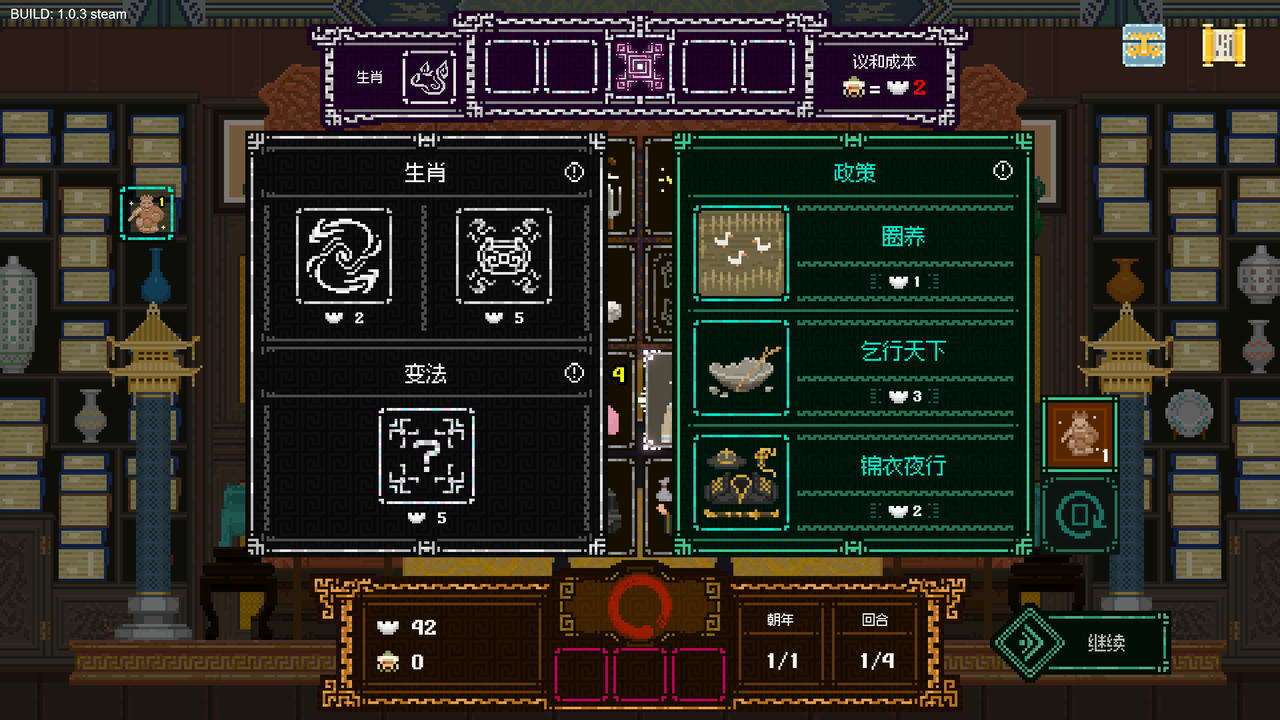Image resolution: width=1280 pixels, height=720 pixels.
Task: Select the 乞行天下 policy with begging bowl art
Action: 741,369
